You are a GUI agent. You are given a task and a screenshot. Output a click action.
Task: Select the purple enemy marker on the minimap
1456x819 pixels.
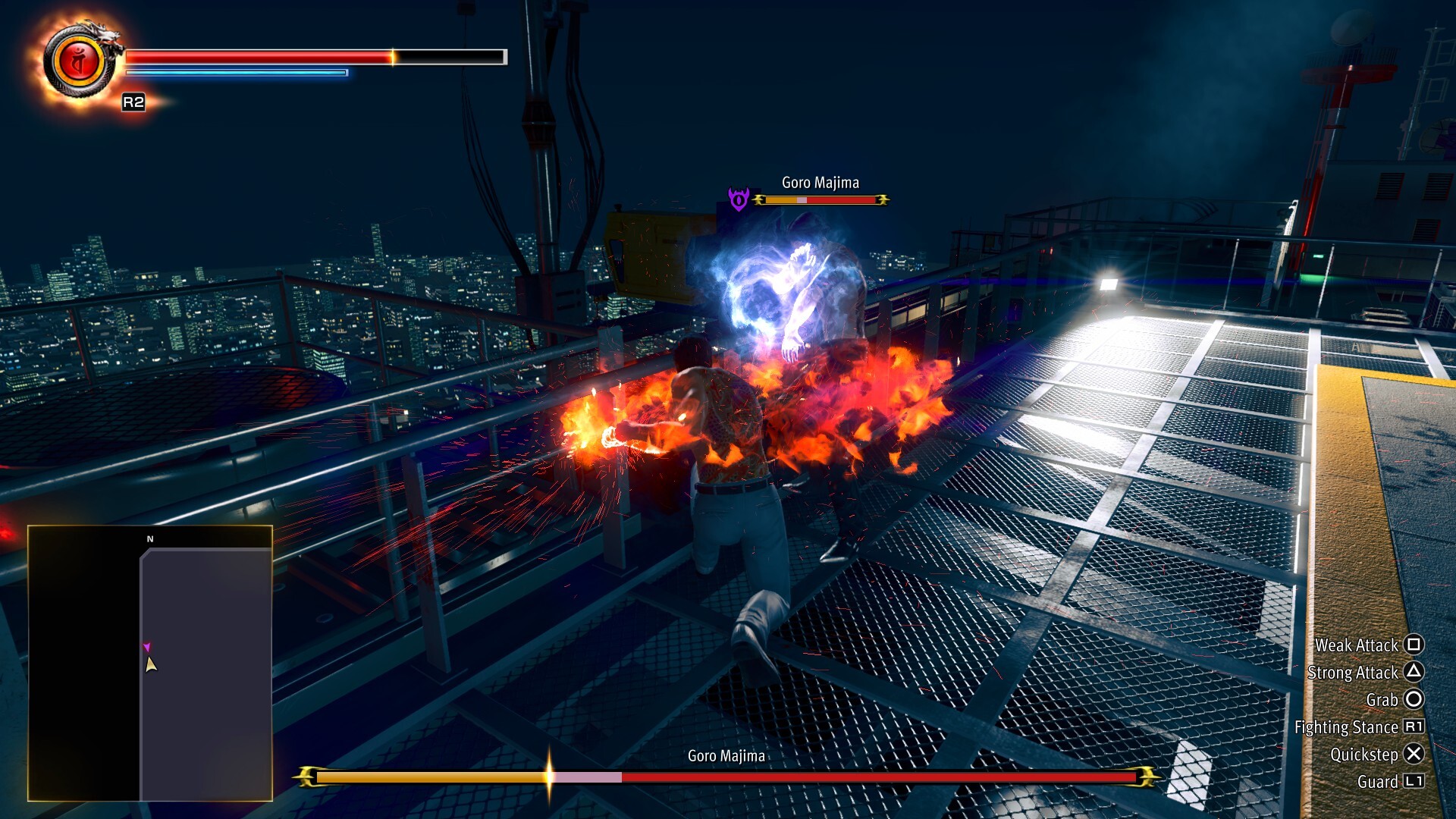click(147, 647)
